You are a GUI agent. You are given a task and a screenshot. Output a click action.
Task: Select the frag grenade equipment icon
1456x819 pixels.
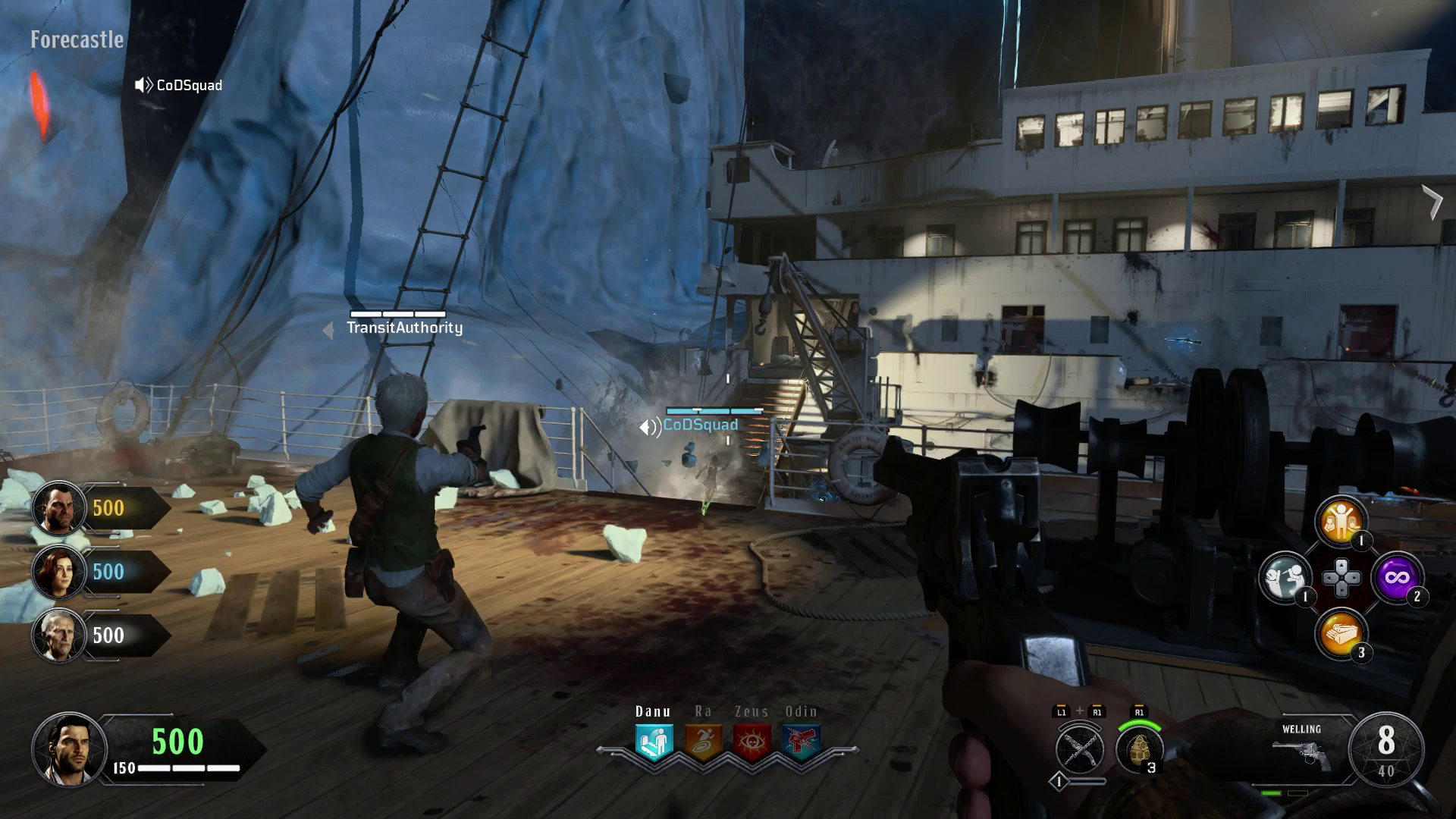tap(1139, 749)
